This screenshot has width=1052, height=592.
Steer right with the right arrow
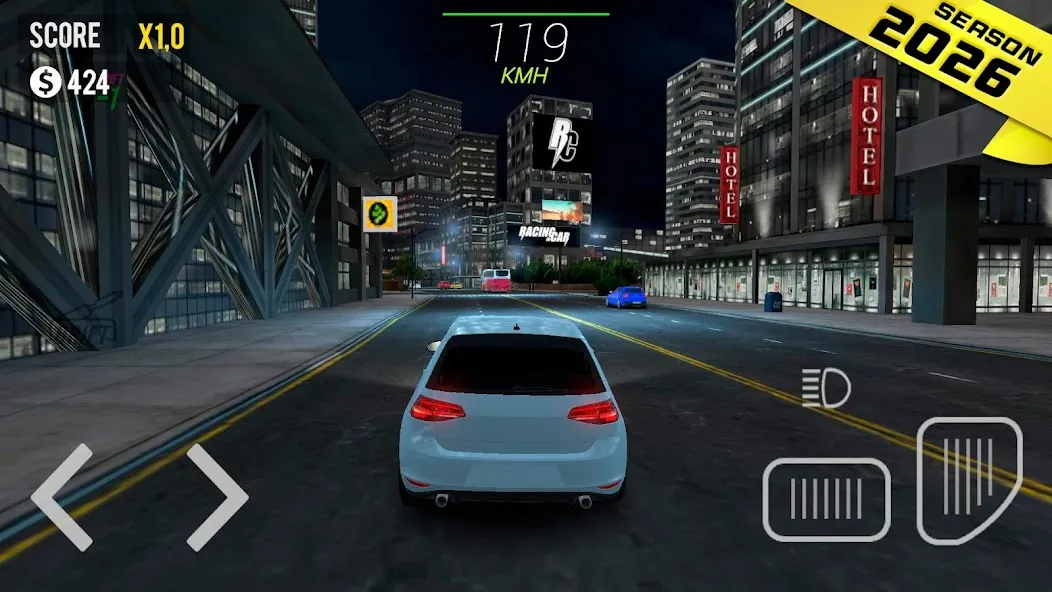[x=216, y=497]
